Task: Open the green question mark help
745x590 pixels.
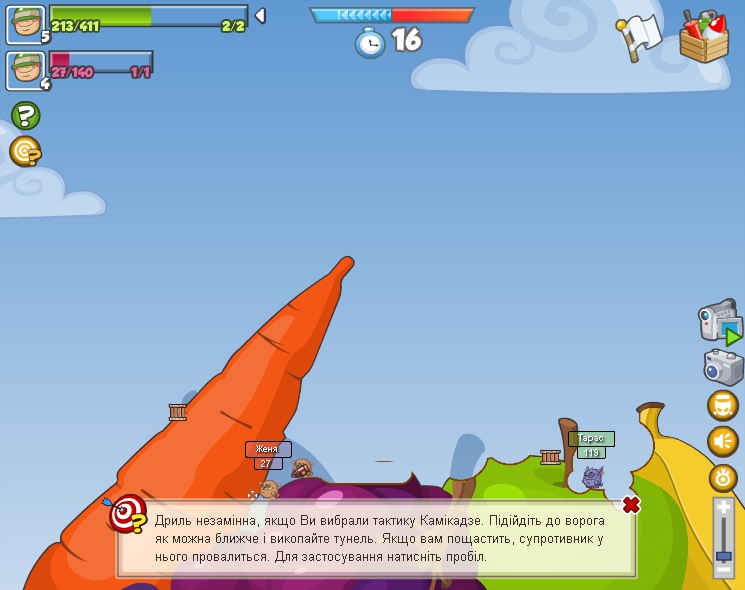Action: (25, 115)
